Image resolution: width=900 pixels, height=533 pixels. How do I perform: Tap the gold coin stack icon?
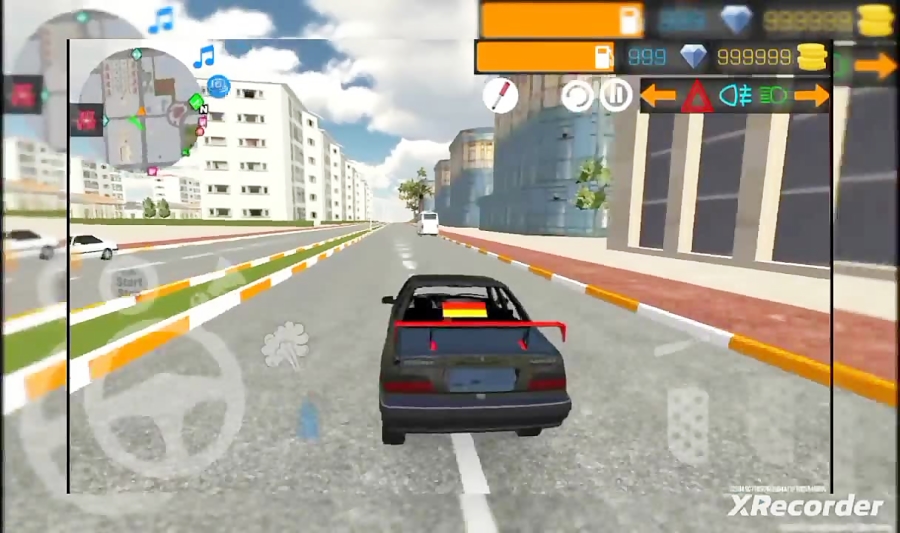(812, 57)
